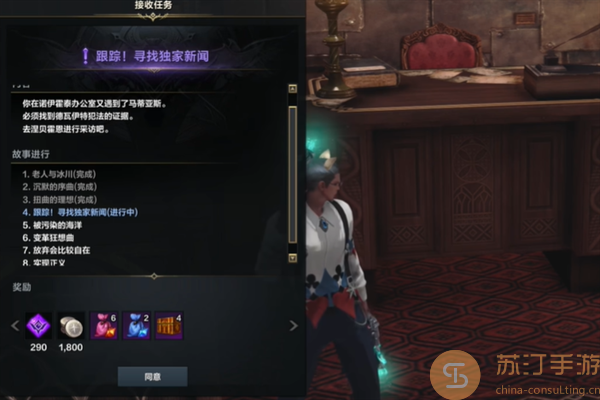600x400 pixels.
Task: Select the orange chest reward with count 4
Action: click(168, 325)
